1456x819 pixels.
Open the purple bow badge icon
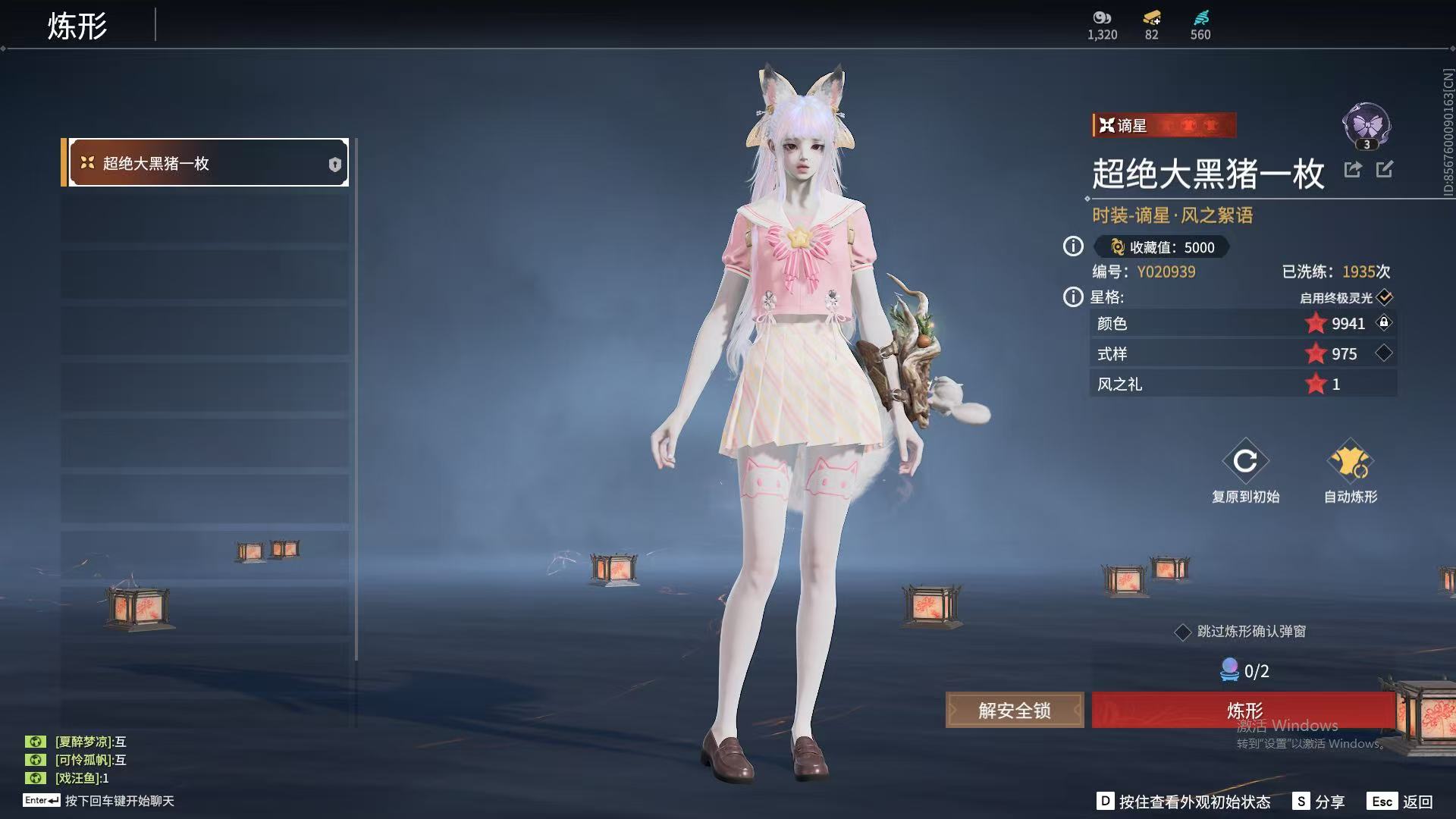(x=1367, y=125)
